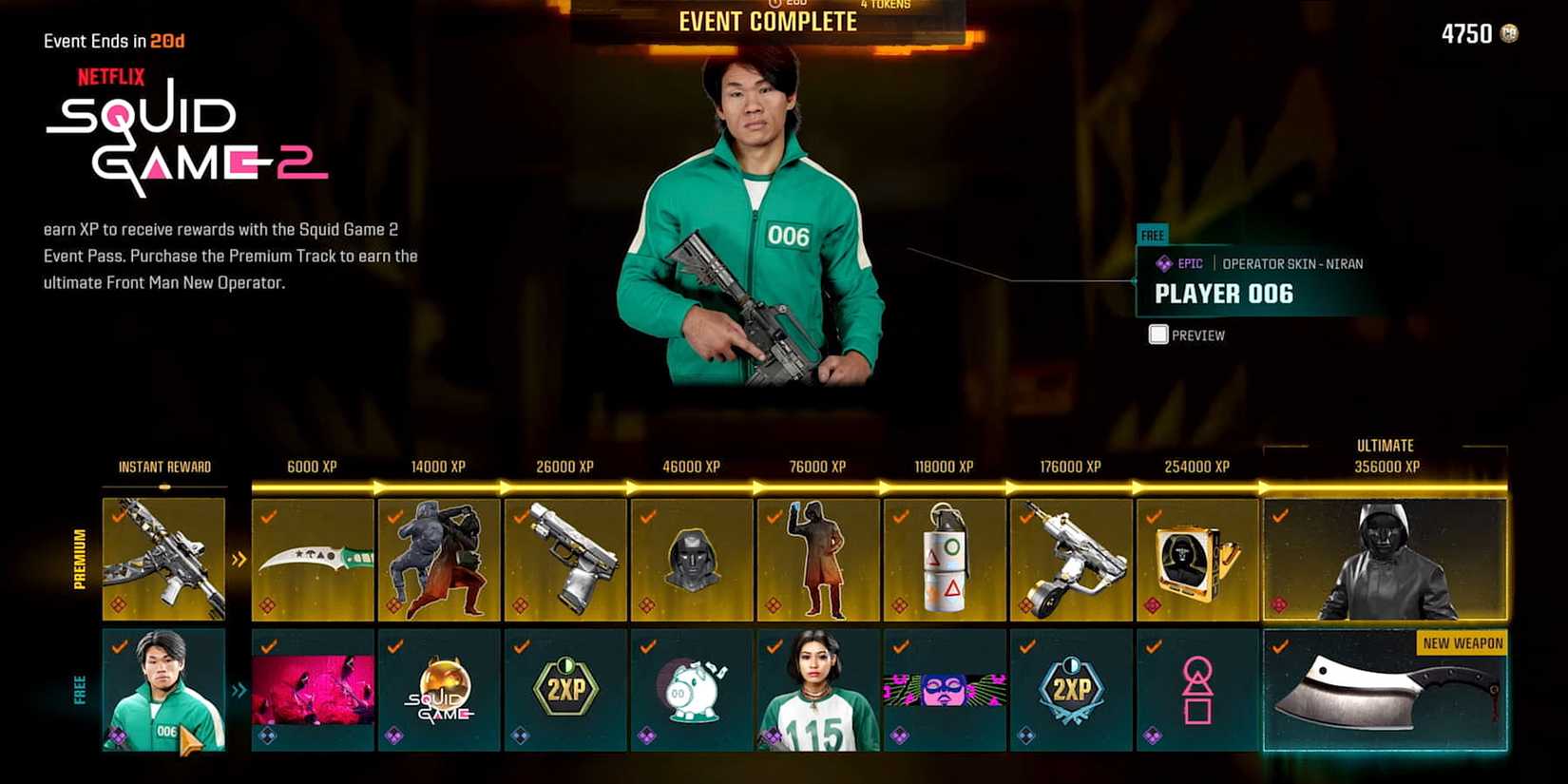The image size is (1568, 784).
Task: Select the karambit knife blueprint on the premium track
Action: click(x=311, y=561)
